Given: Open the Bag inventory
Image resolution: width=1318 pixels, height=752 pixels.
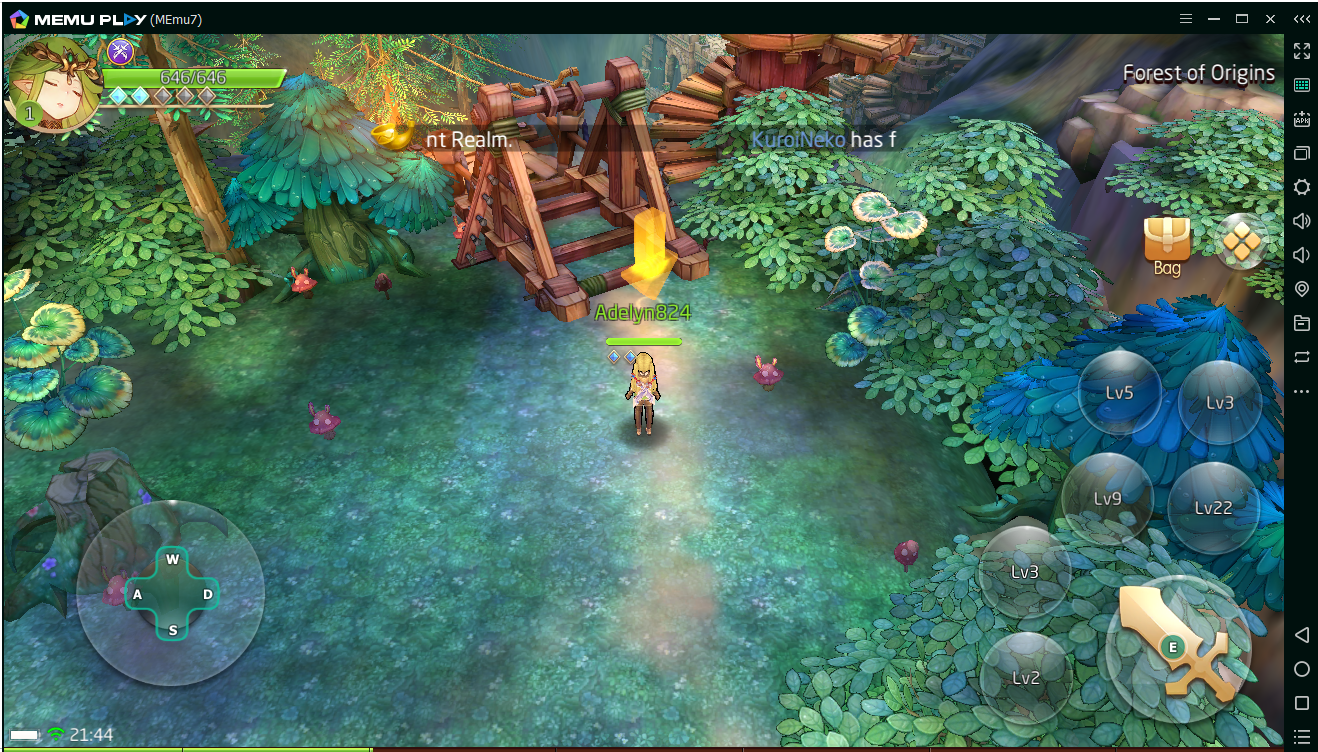Looking at the screenshot, I should 1166,245.
